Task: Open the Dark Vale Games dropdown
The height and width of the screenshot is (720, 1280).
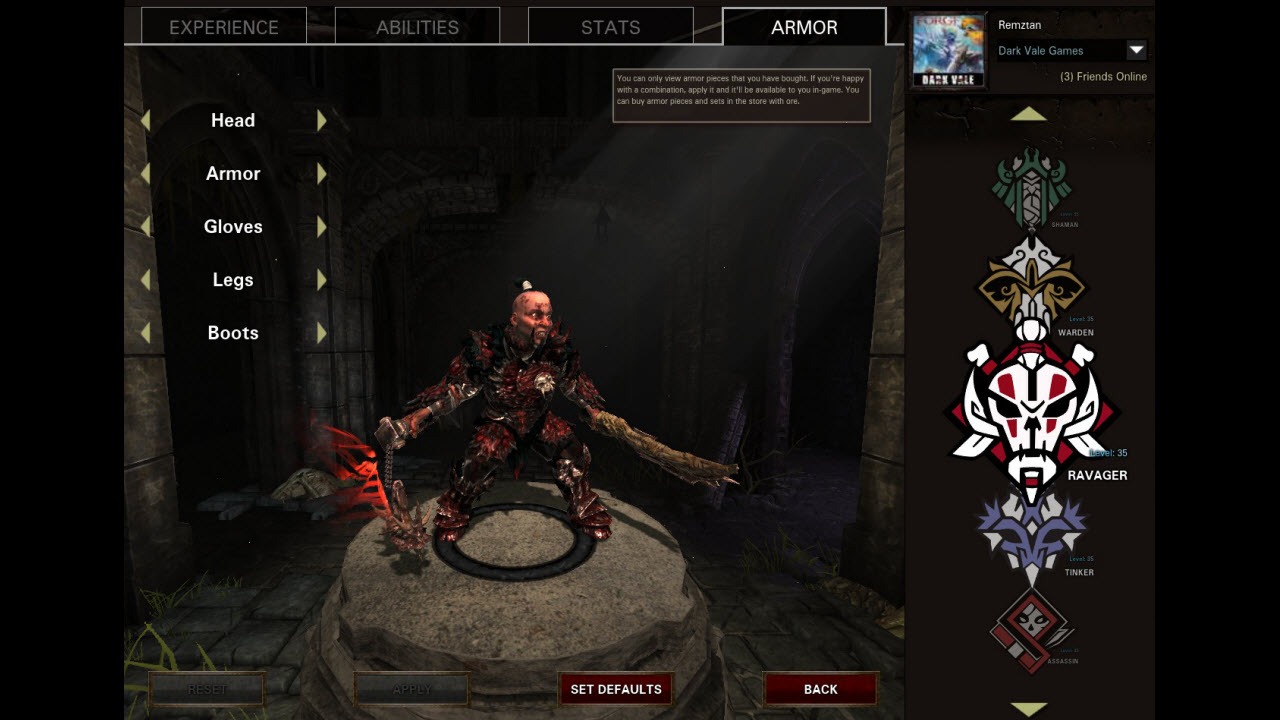Action: (x=1138, y=50)
